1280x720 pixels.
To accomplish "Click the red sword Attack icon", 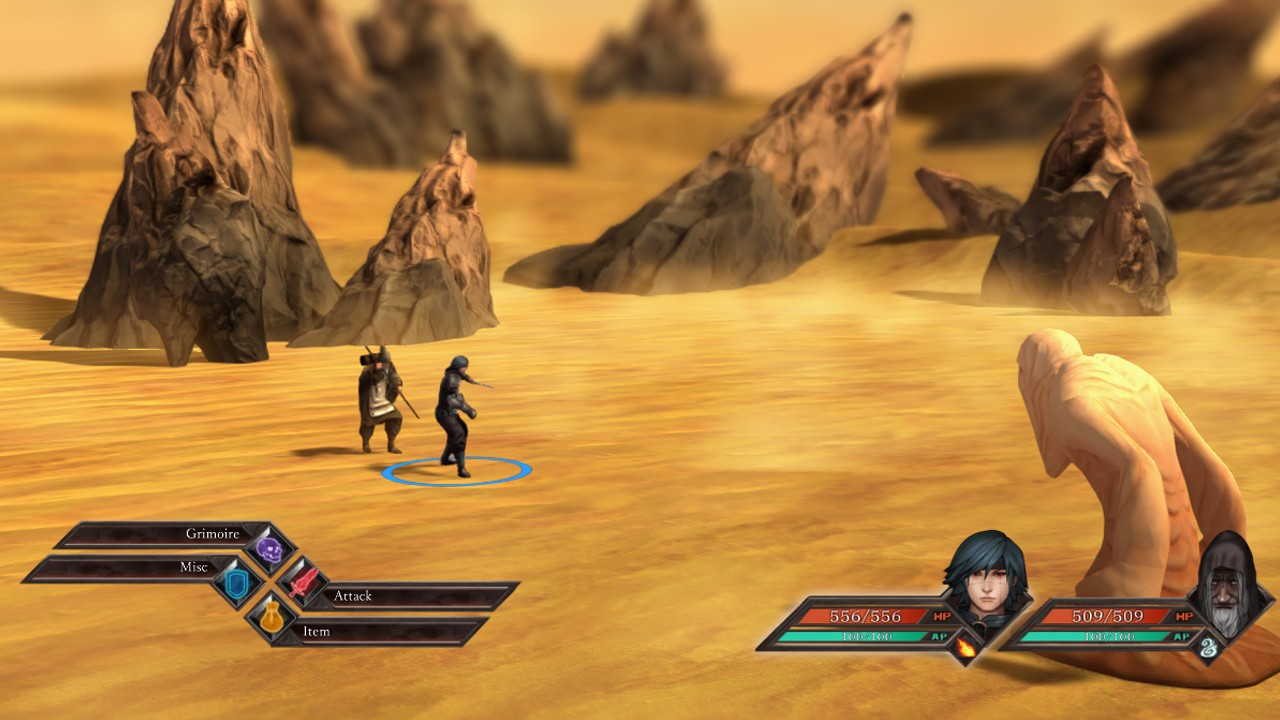I will point(302,583).
